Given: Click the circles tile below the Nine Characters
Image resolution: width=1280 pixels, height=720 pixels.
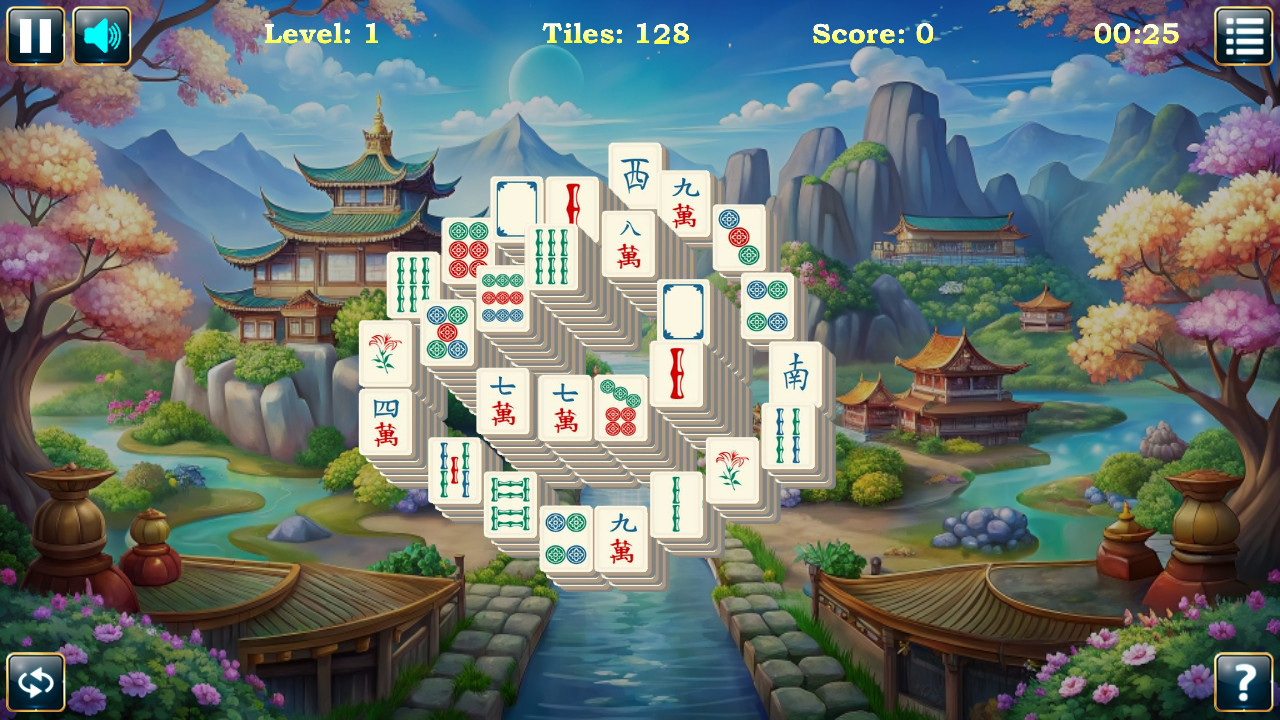Looking at the screenshot, I should (740, 237).
